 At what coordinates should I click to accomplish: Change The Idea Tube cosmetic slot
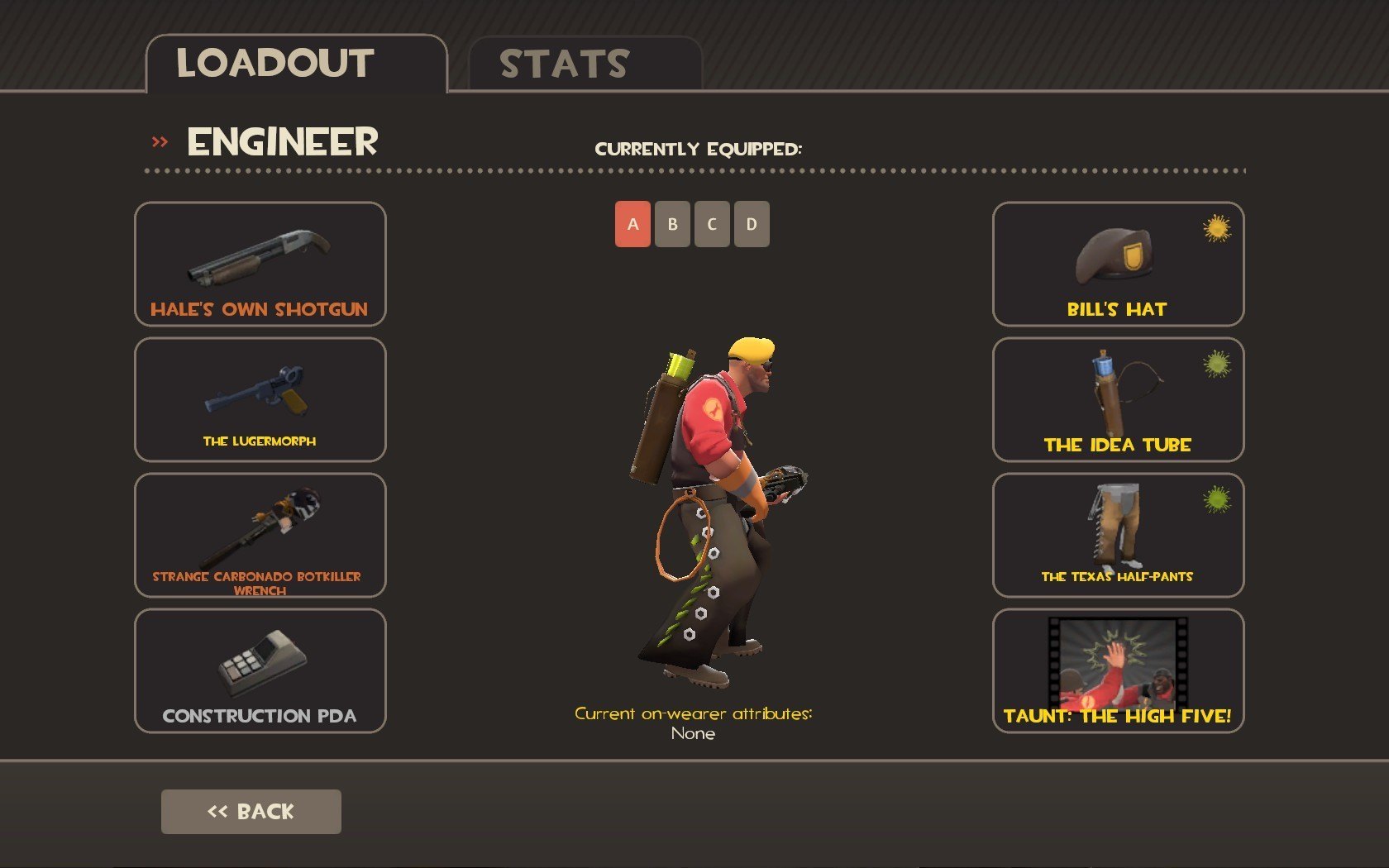[1118, 399]
